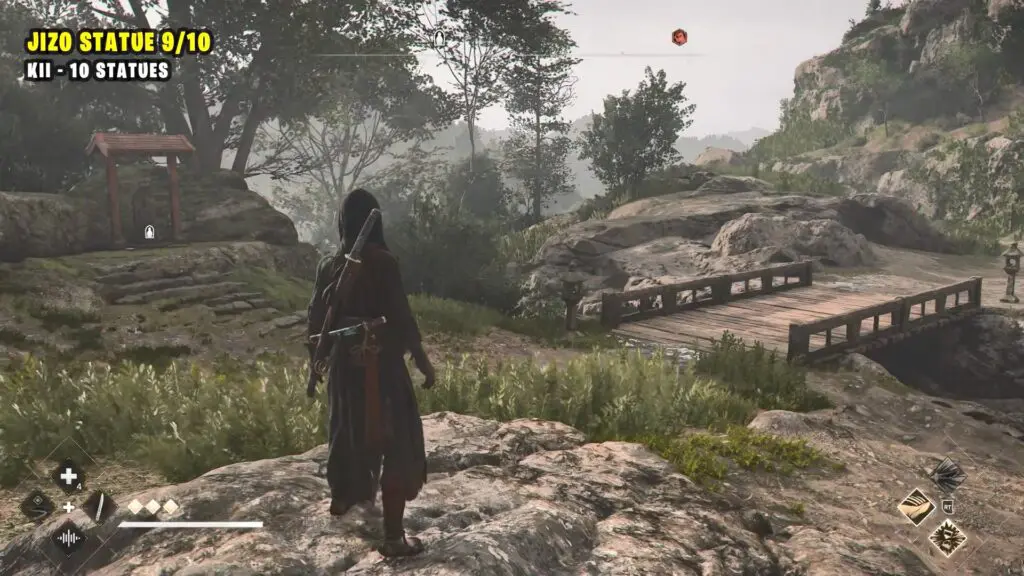1024x576 pixels.
Task: Trigger the golden slash ability icon
Action: pyautogui.click(x=916, y=506)
